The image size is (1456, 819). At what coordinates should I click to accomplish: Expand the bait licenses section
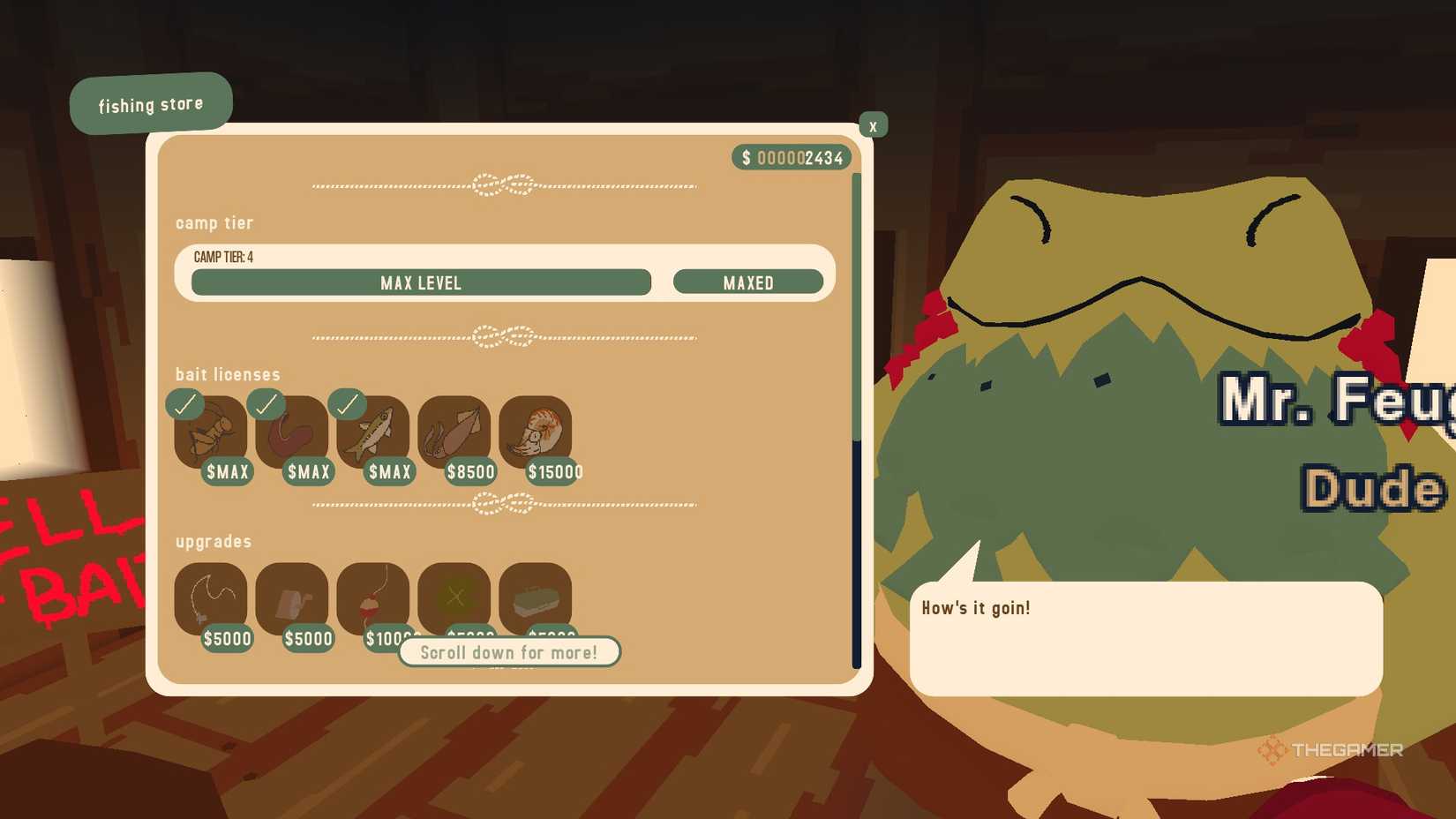(226, 374)
